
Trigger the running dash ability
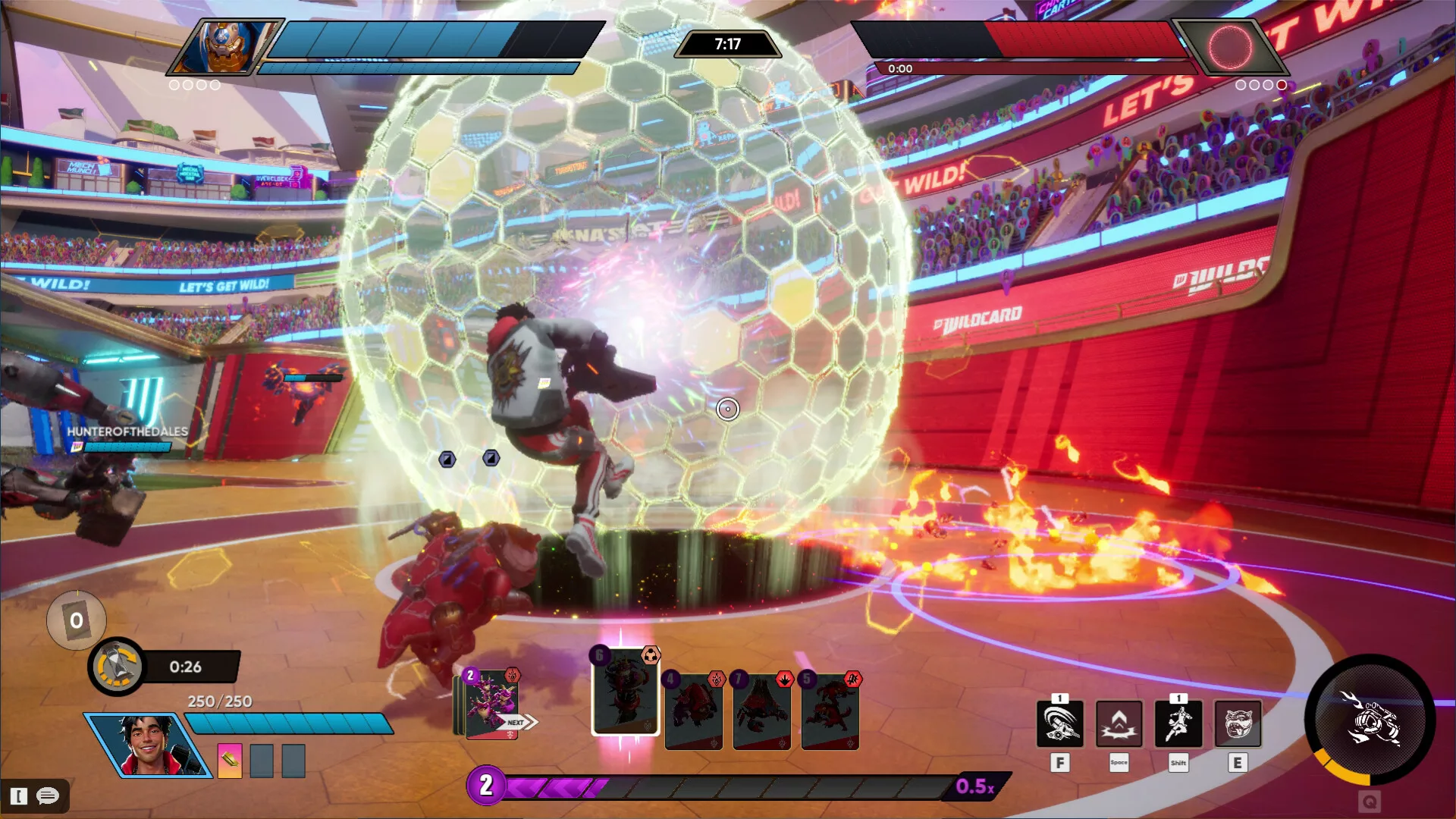1178,724
